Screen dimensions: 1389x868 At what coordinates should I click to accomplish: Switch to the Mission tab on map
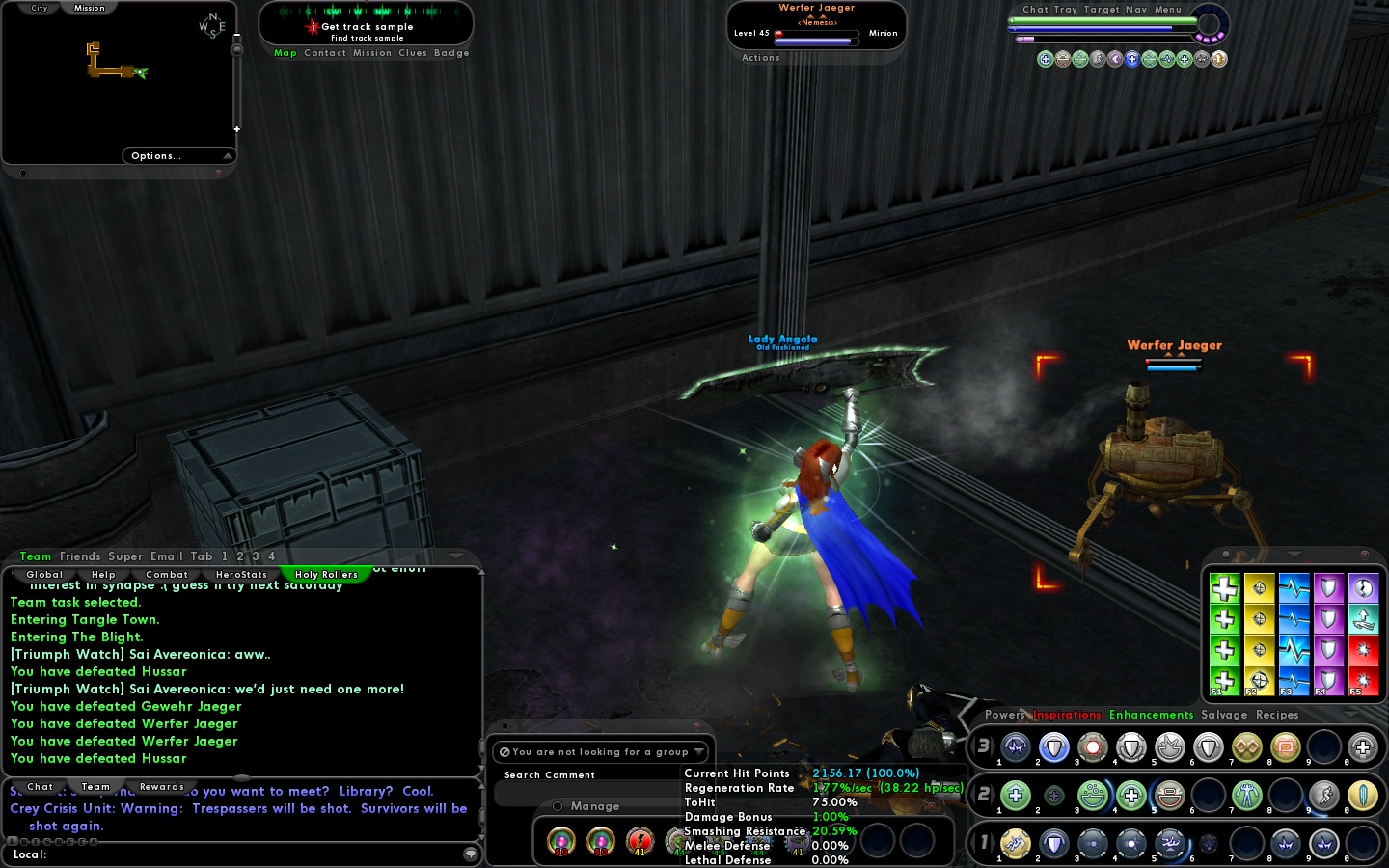pos(90,8)
